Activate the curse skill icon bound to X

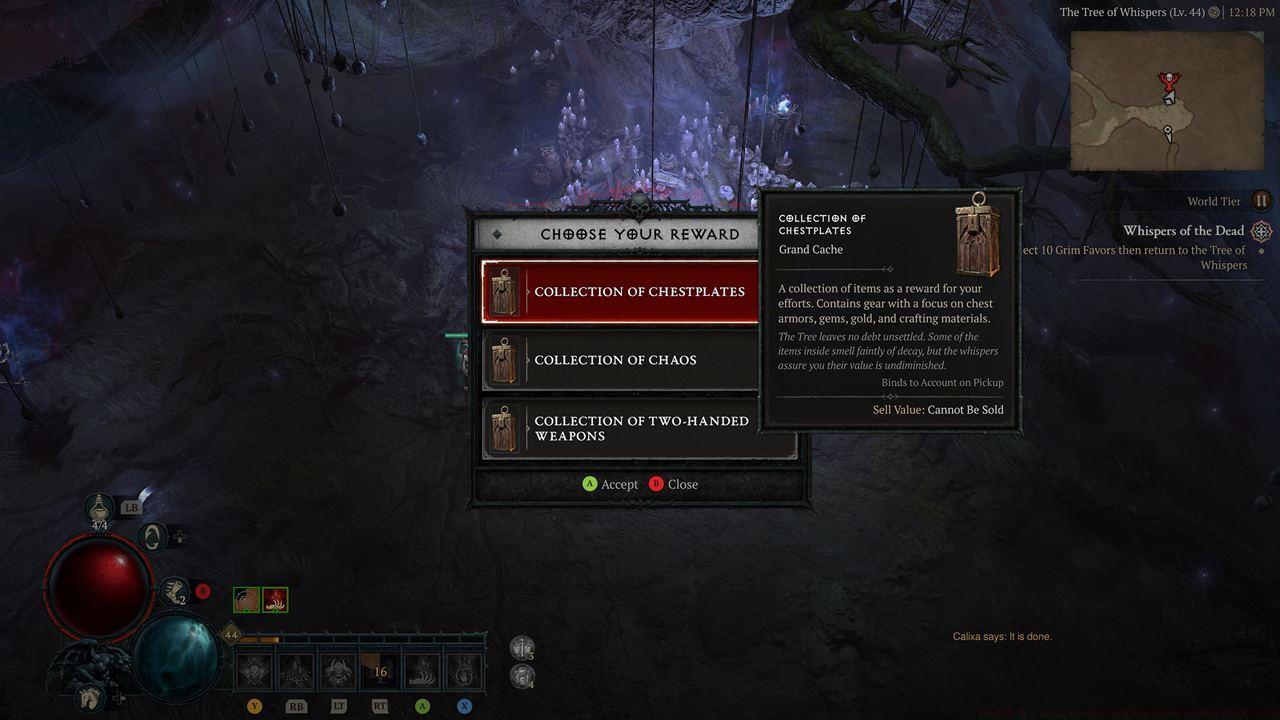coord(462,670)
